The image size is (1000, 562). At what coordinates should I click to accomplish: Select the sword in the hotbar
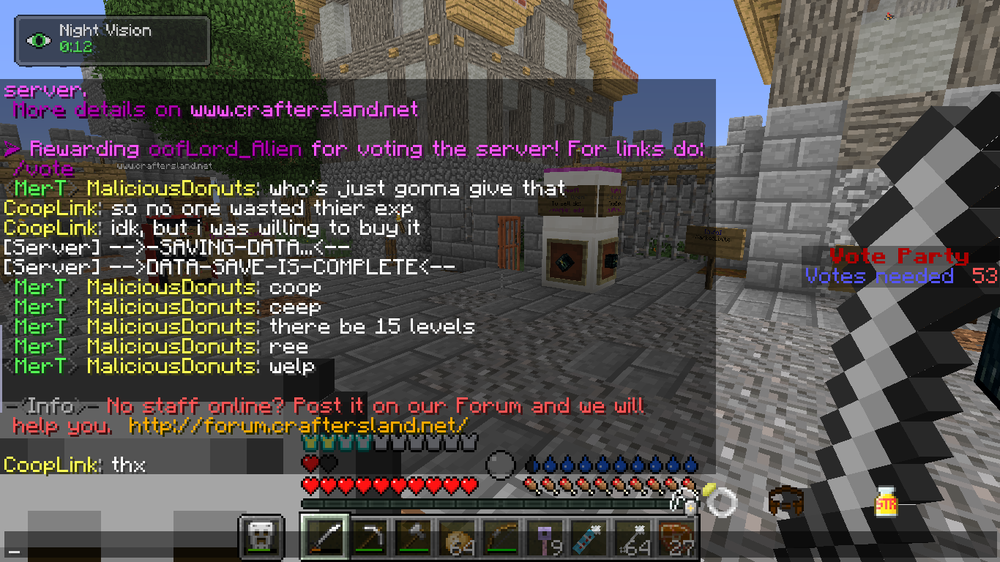(325, 538)
